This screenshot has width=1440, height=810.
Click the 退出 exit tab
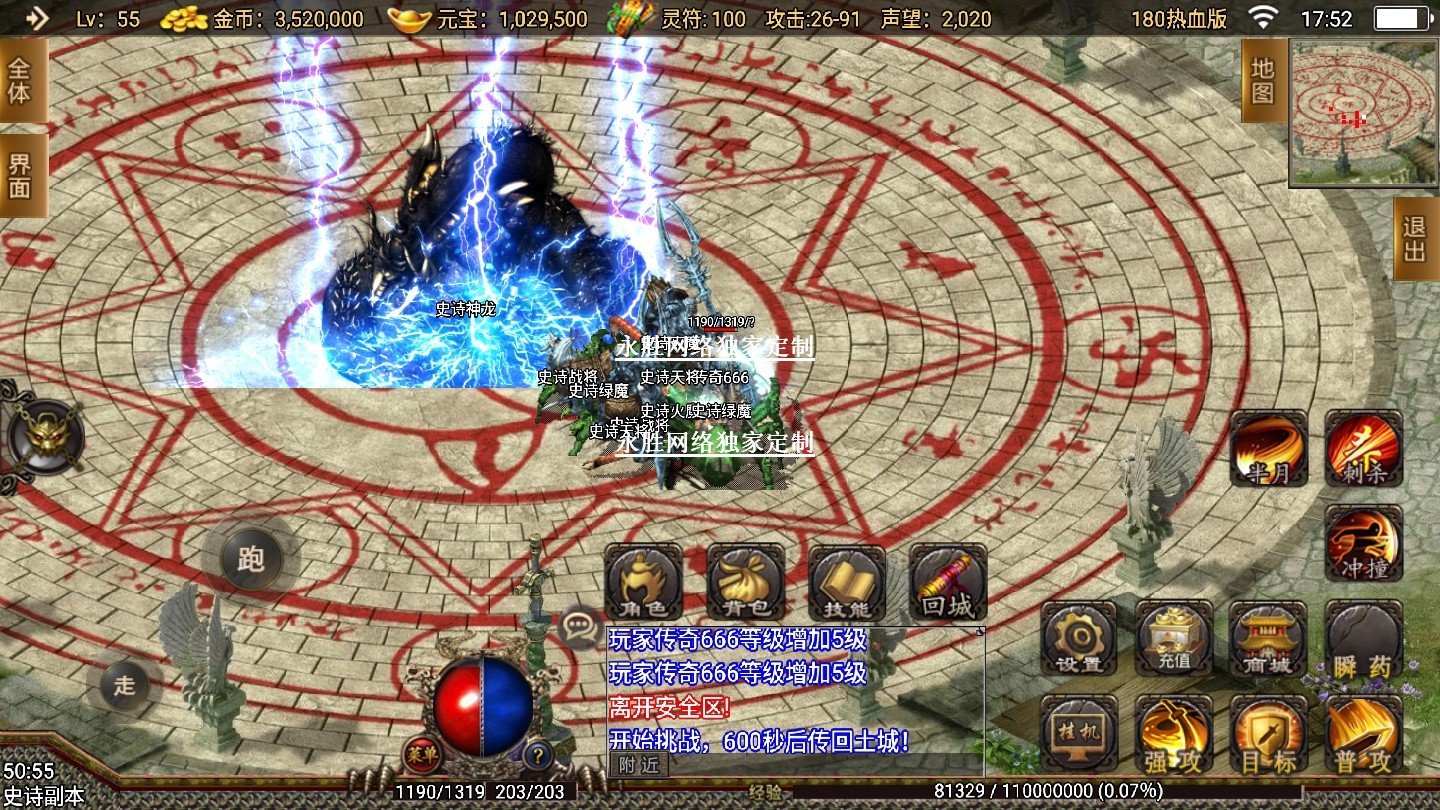coord(1415,238)
